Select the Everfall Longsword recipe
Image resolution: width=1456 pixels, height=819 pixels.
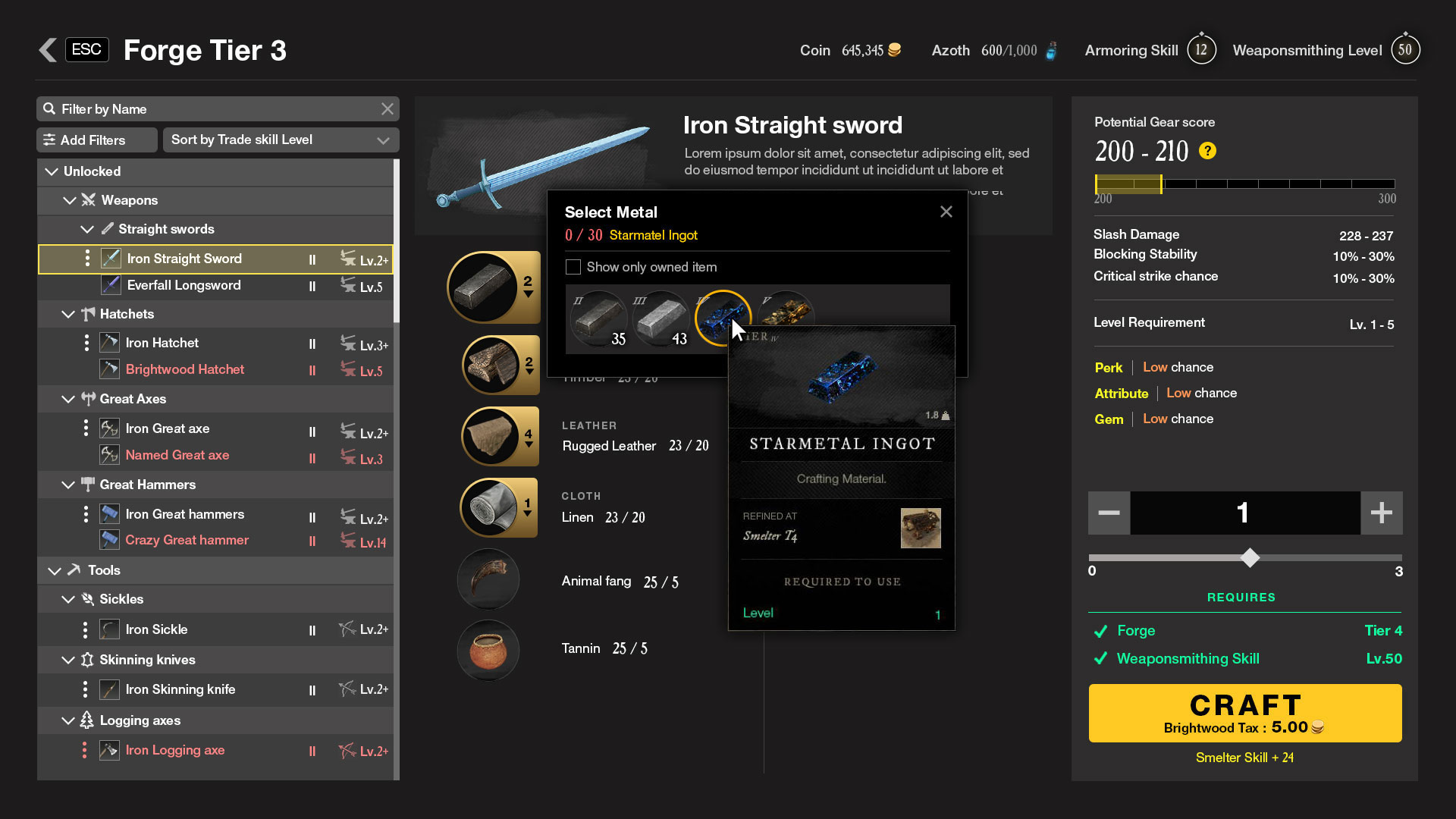coord(184,285)
